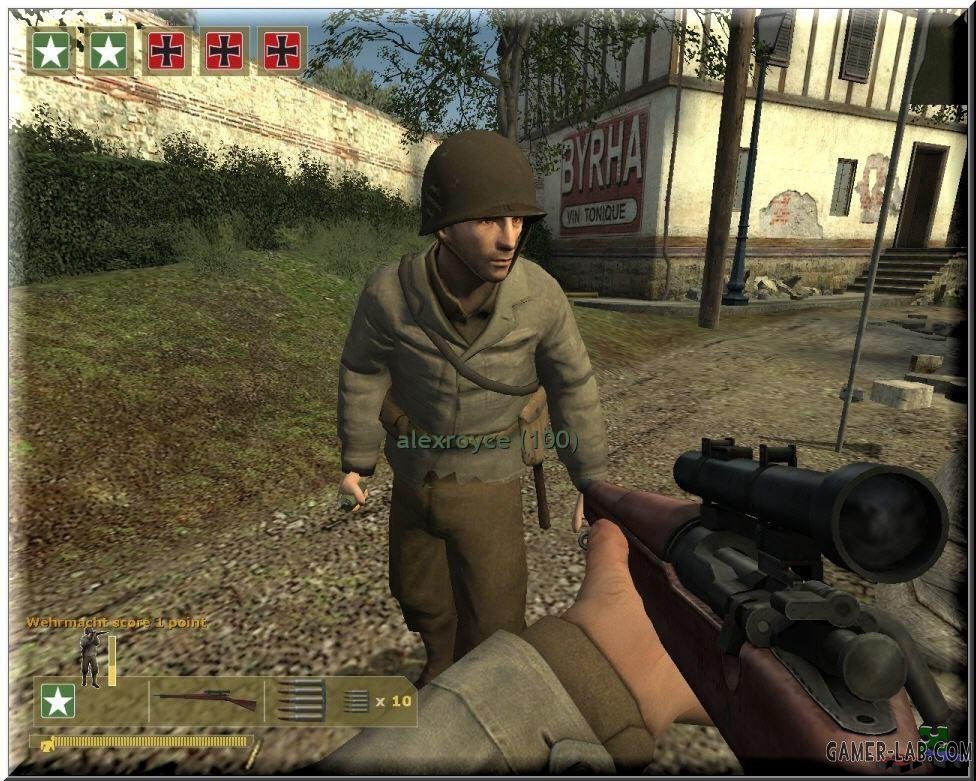Click the bullet clip ammo icon
976x781 pixels.
[x=300, y=700]
